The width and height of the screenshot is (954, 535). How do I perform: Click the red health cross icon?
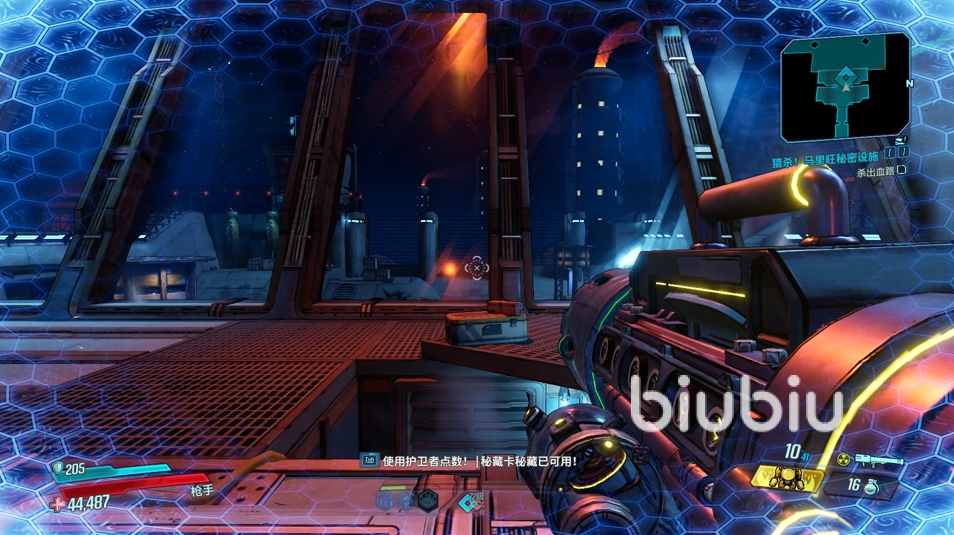tap(57, 503)
